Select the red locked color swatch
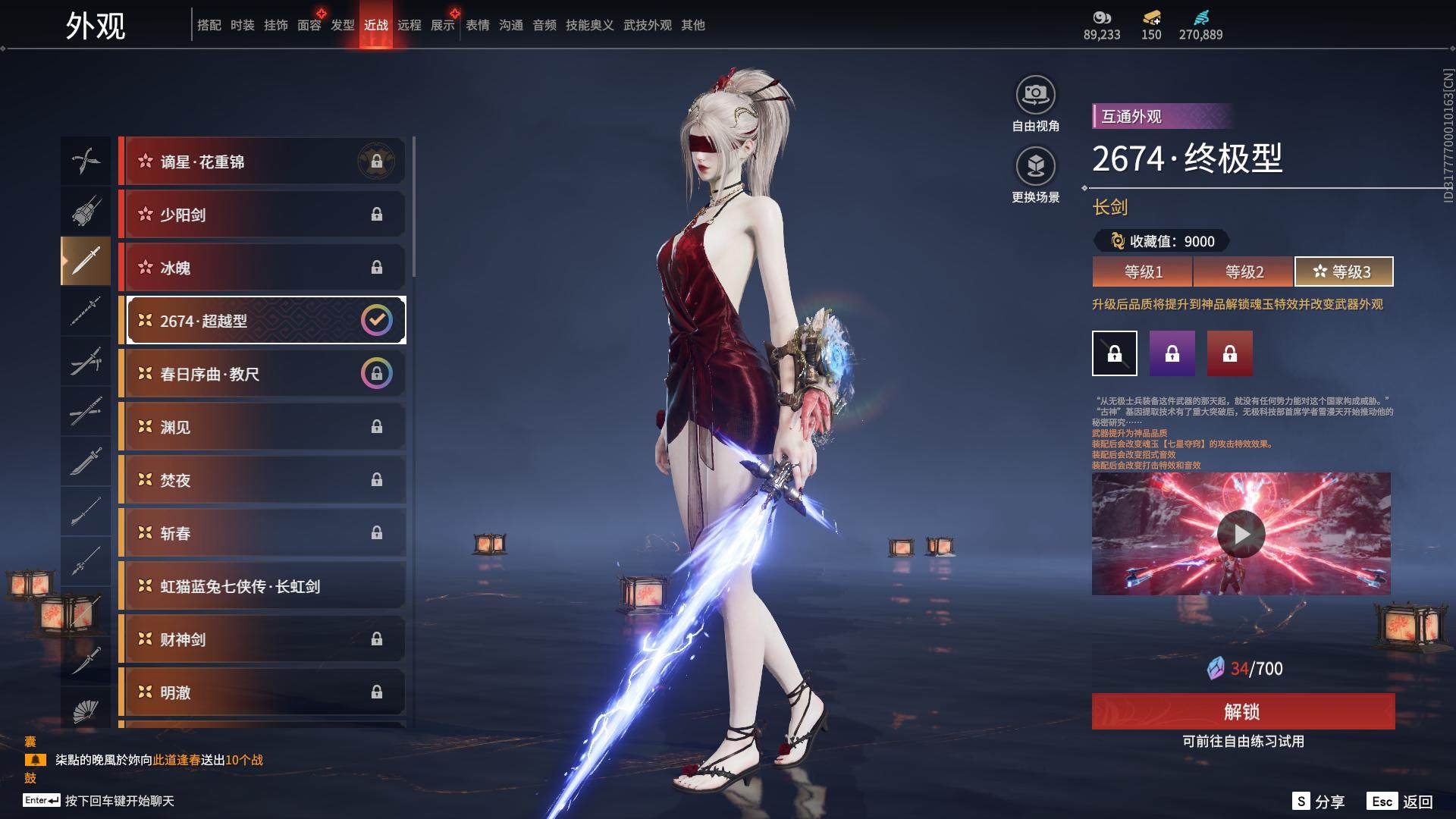 pos(1230,353)
